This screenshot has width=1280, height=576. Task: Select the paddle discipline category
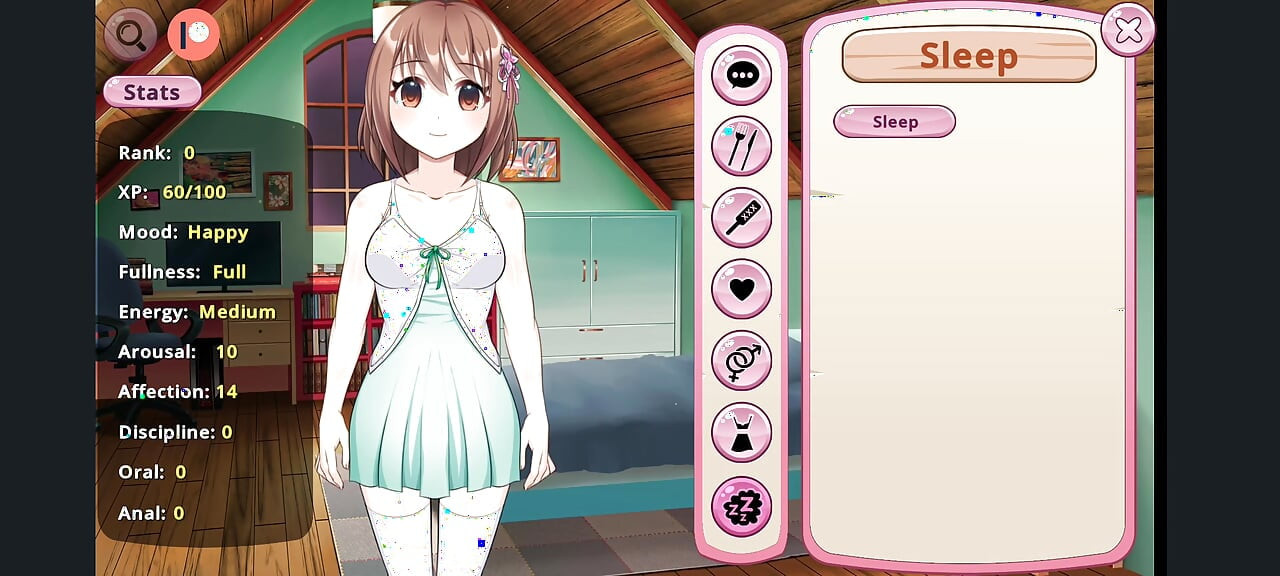741,217
